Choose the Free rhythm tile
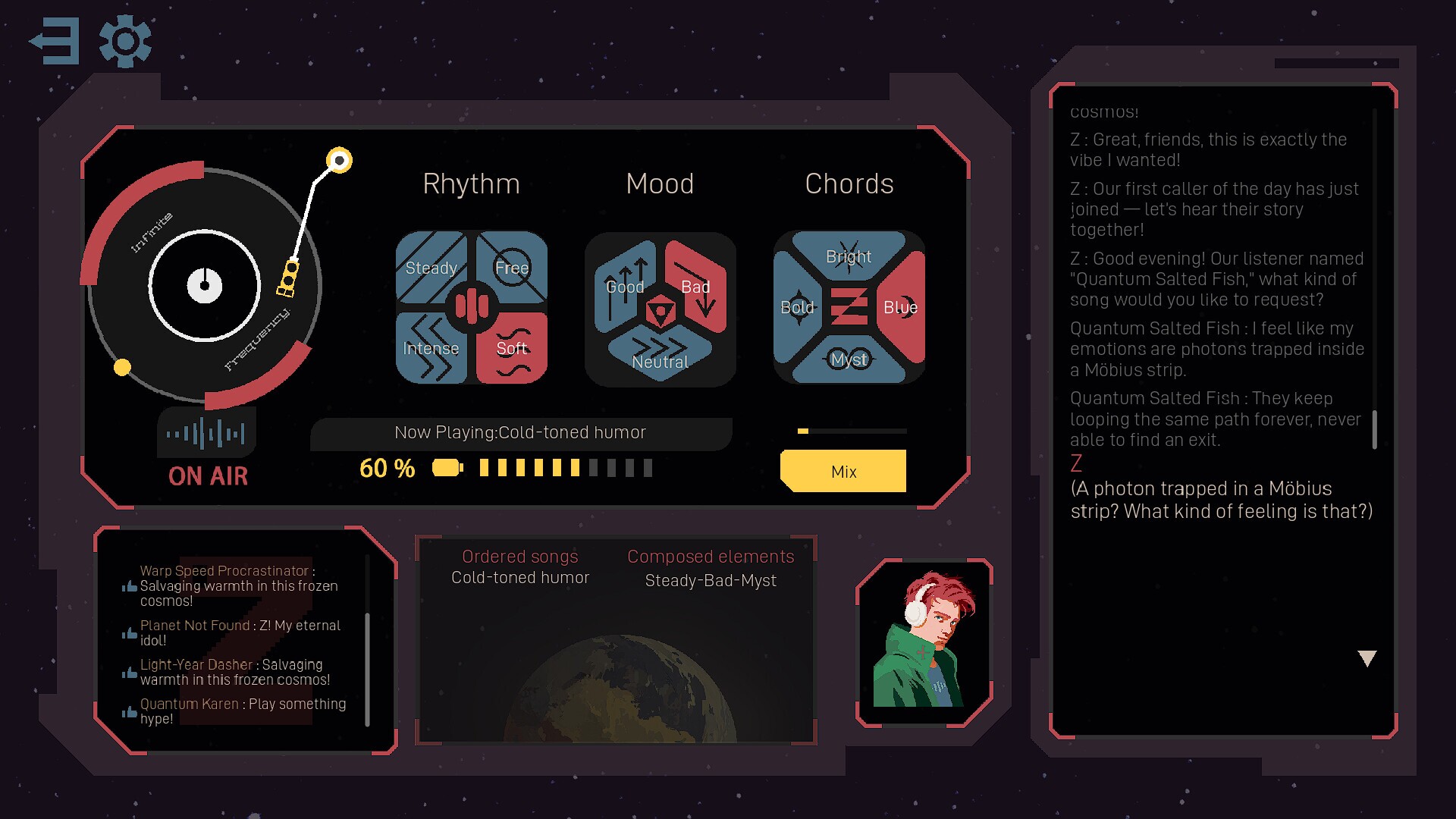Viewport: 1456px width, 819px height. click(x=513, y=267)
